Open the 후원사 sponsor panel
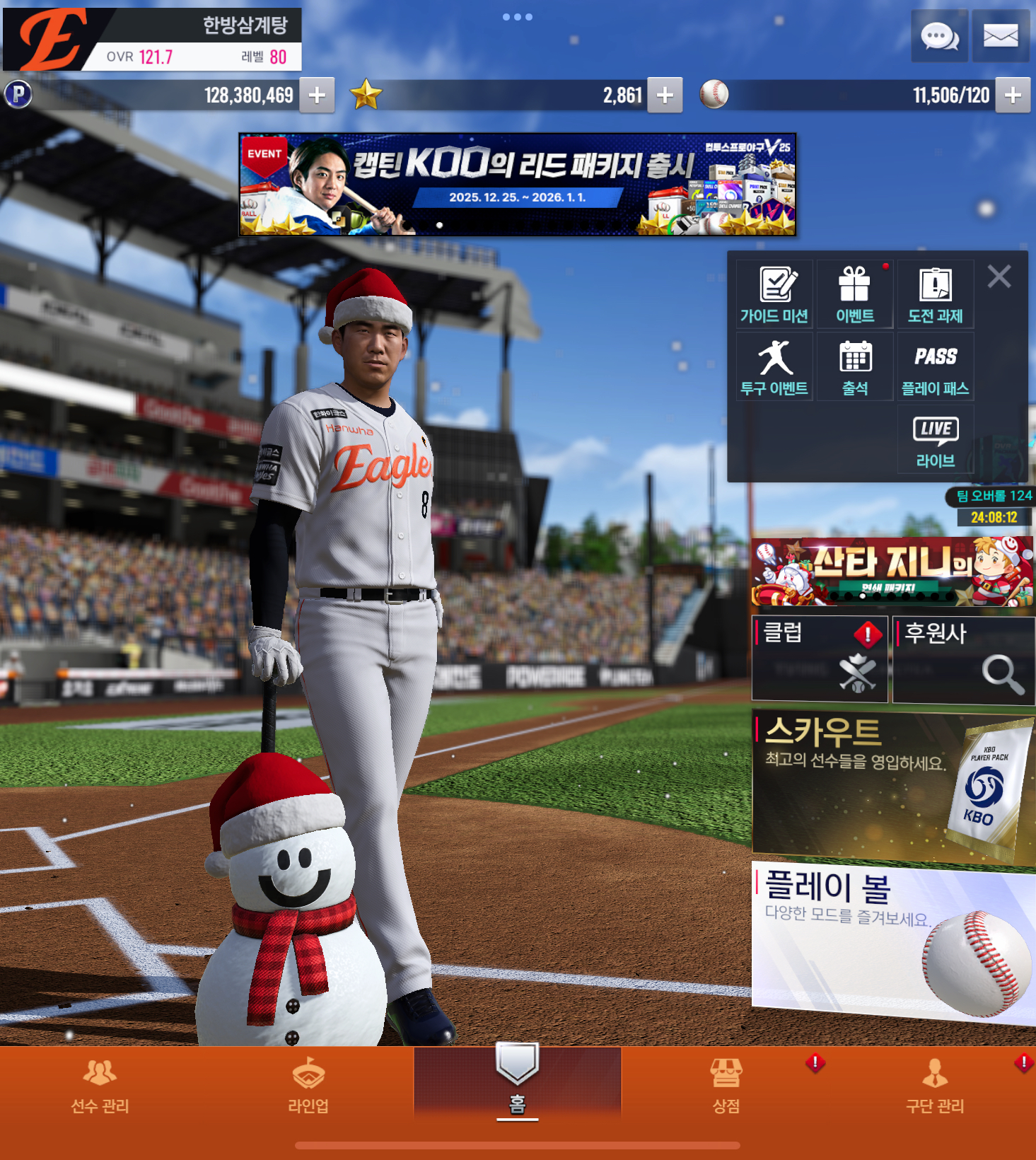The width and height of the screenshot is (1036, 1160). click(x=963, y=659)
